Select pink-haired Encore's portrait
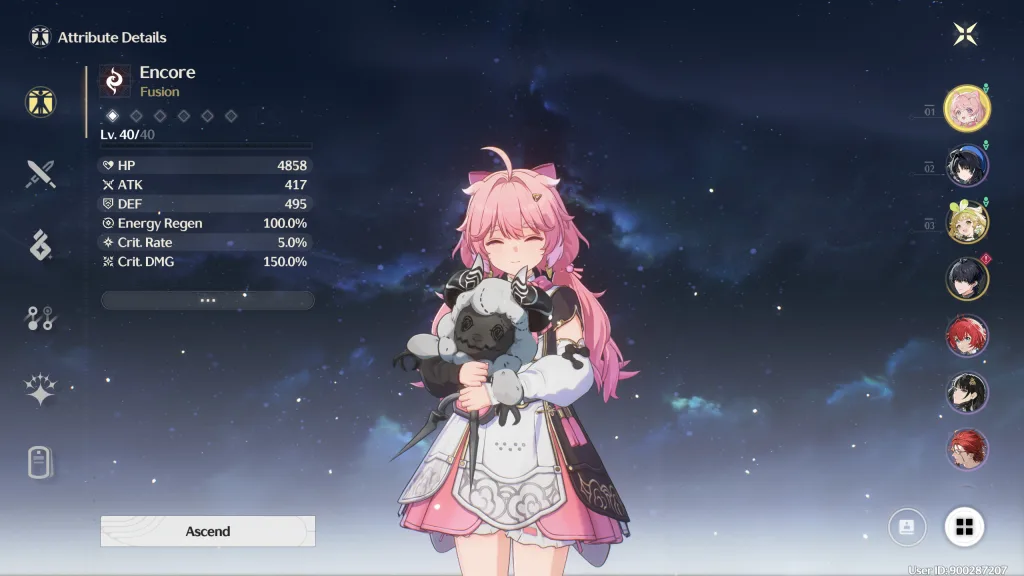Screen dimensions: 1024x576 click(967, 108)
